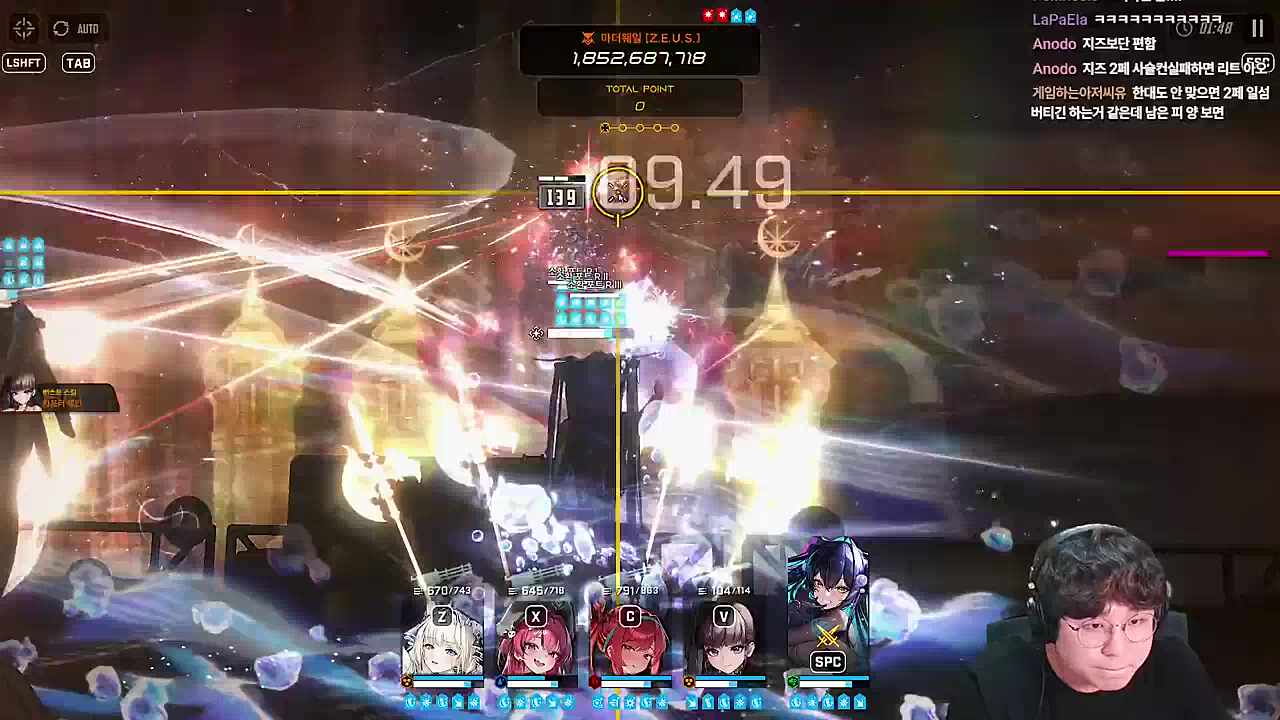This screenshot has height=720, width=1280.
Task: Toggle the auto-aim crosshair button
Action: point(24,29)
